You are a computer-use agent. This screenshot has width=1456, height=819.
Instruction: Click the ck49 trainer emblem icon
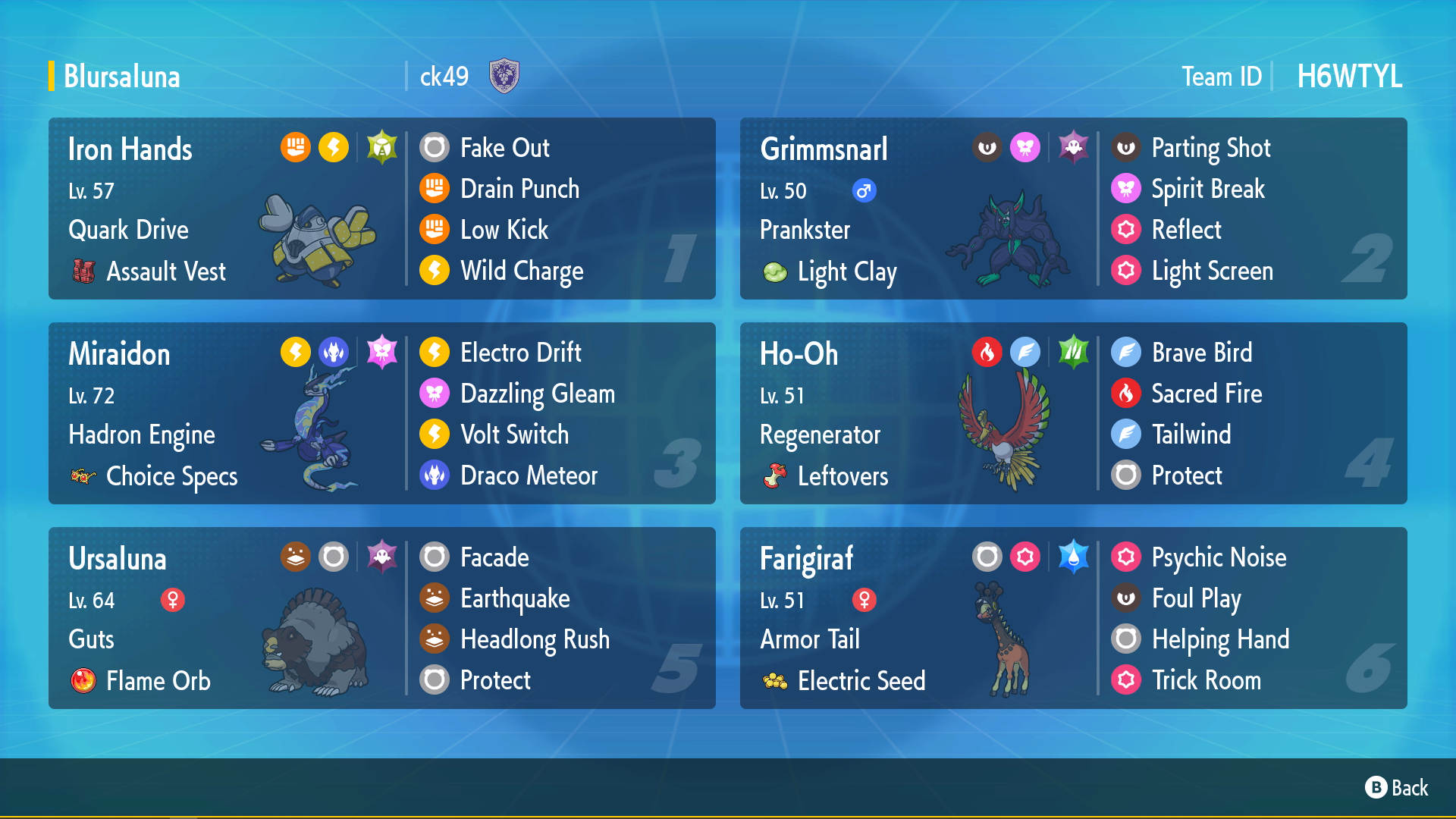504,76
